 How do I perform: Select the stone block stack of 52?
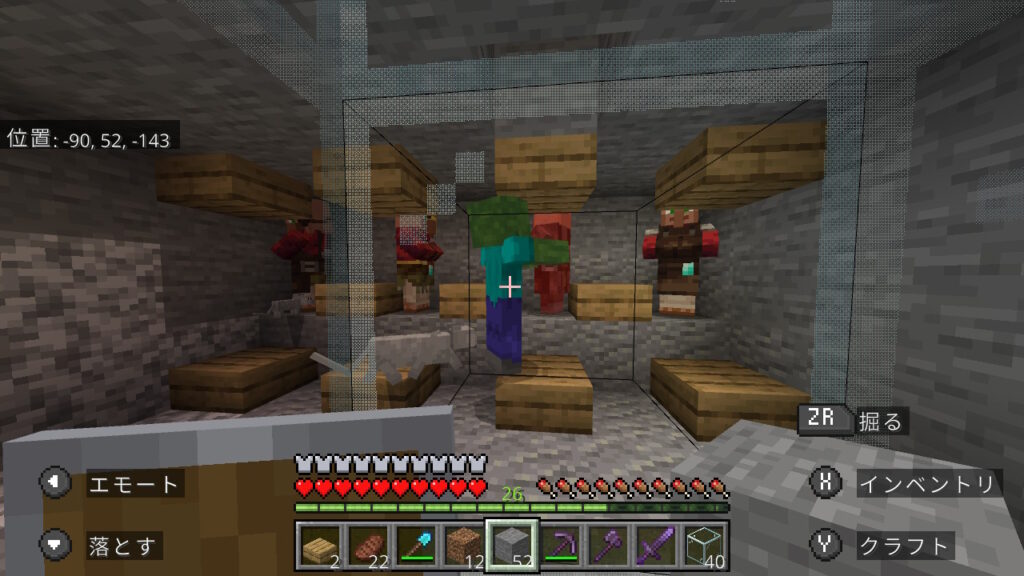pos(512,545)
